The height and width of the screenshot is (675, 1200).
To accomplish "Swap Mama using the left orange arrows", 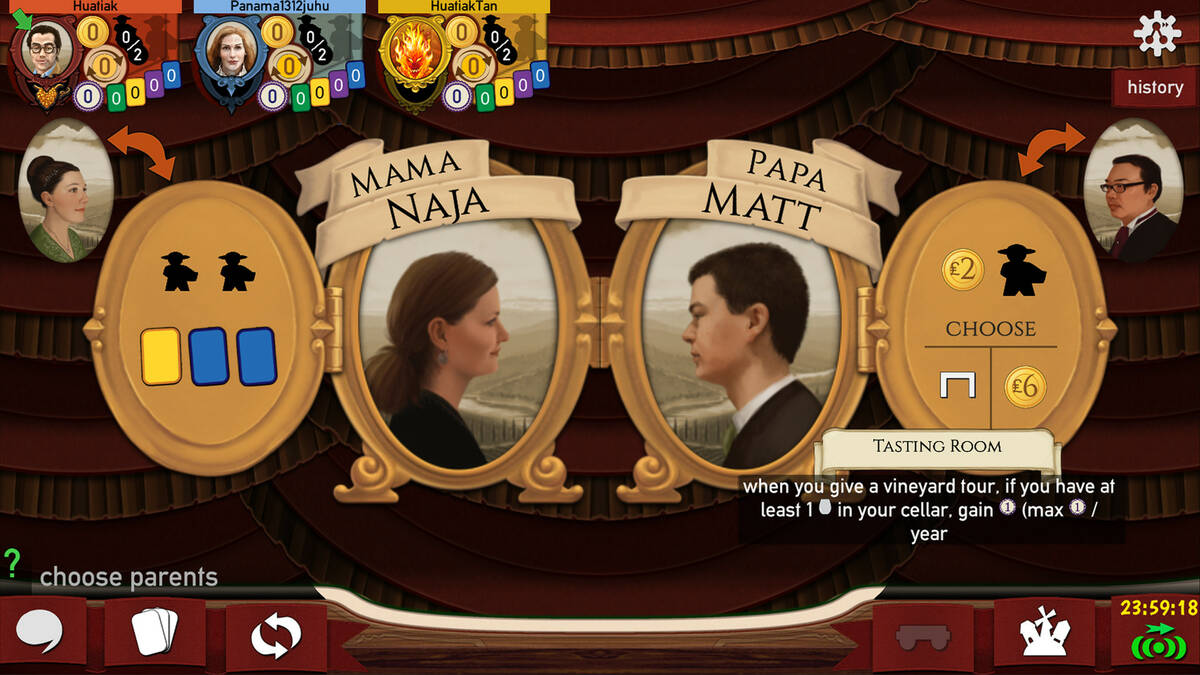I will point(141,151).
